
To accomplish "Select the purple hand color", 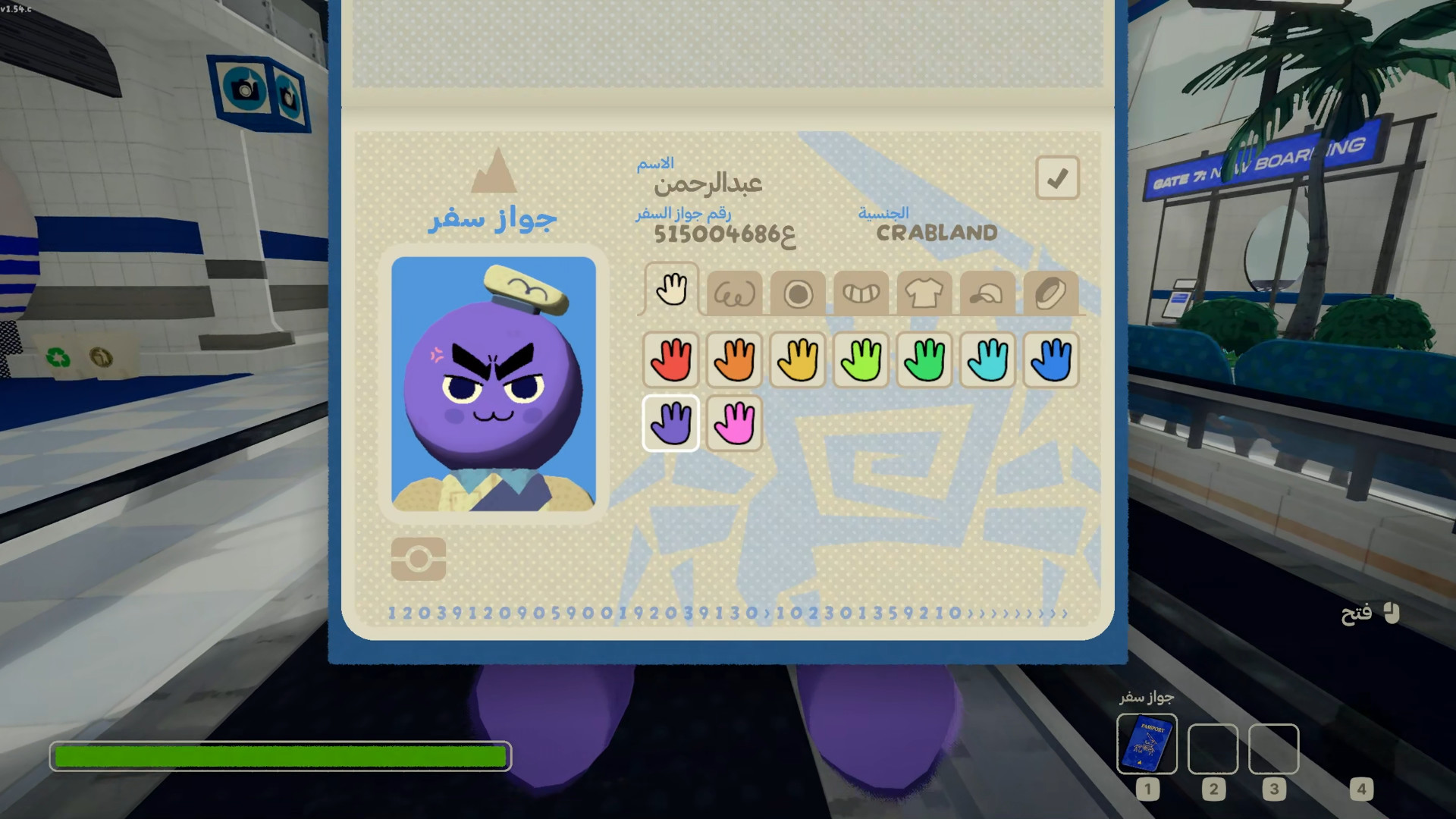I will [671, 423].
